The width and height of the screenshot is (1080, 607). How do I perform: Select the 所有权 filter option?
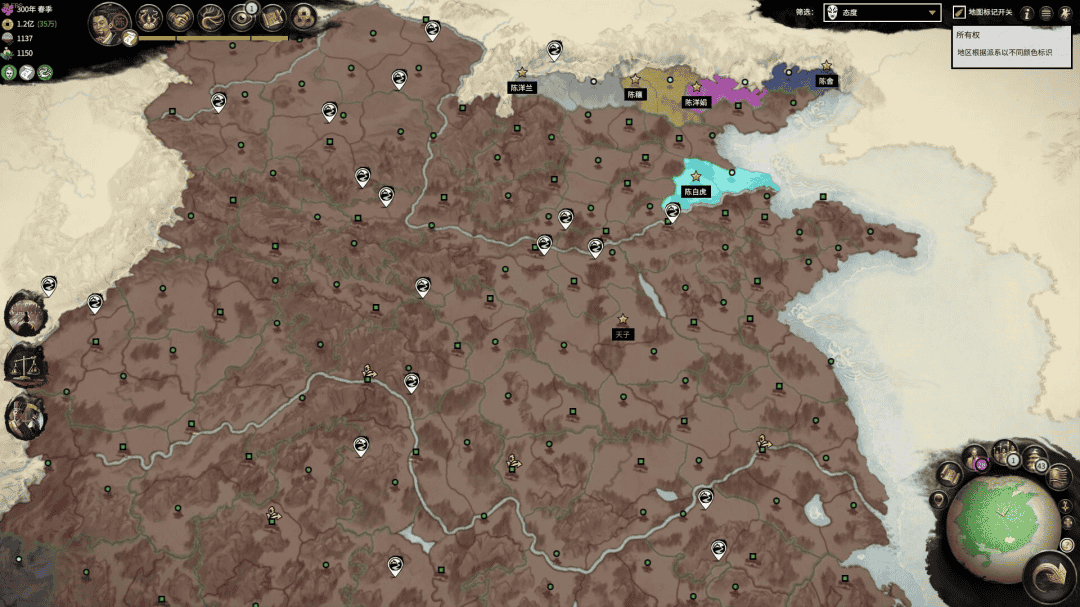[x=967, y=36]
